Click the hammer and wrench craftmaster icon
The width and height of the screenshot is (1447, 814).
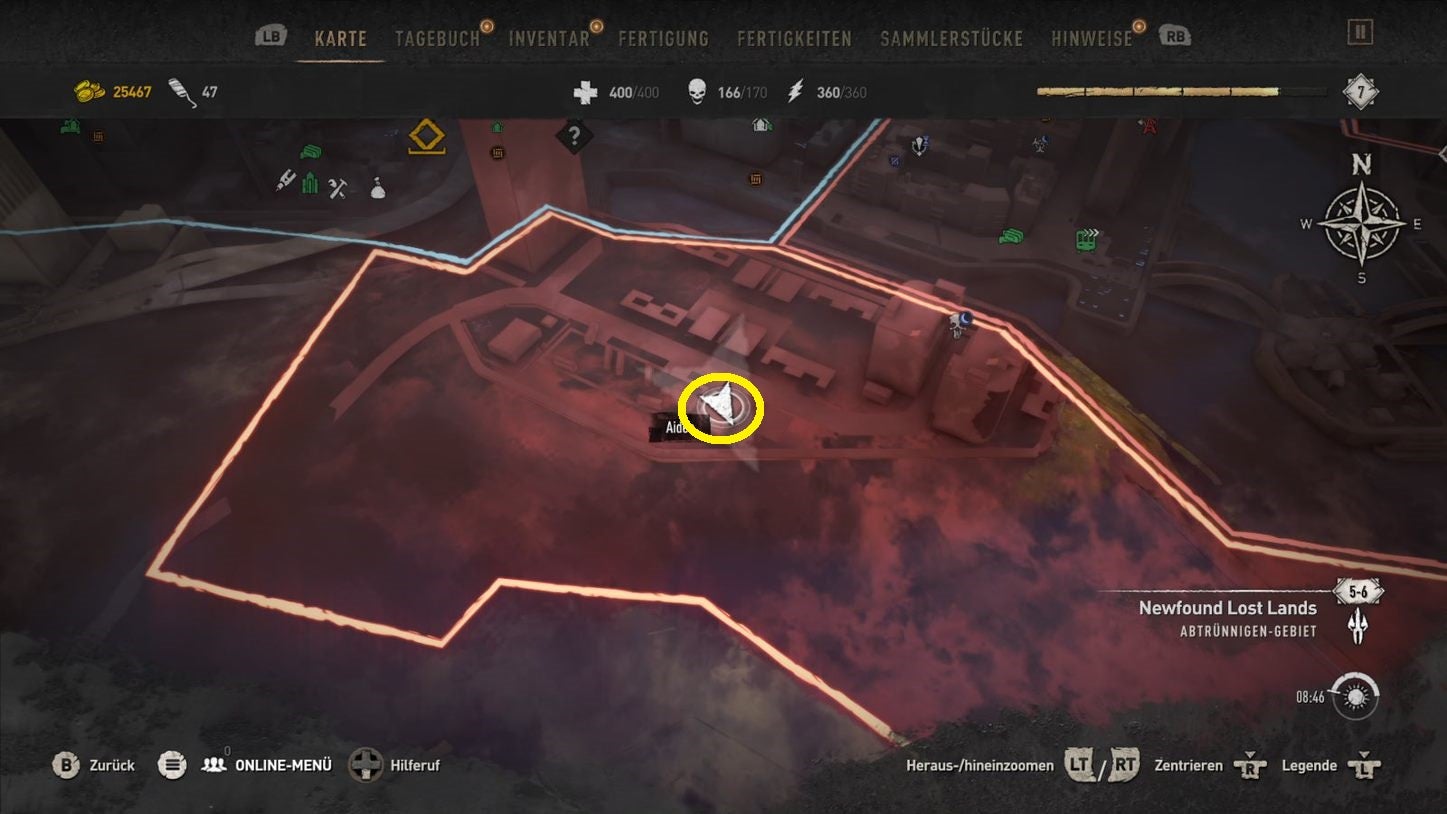pos(336,188)
